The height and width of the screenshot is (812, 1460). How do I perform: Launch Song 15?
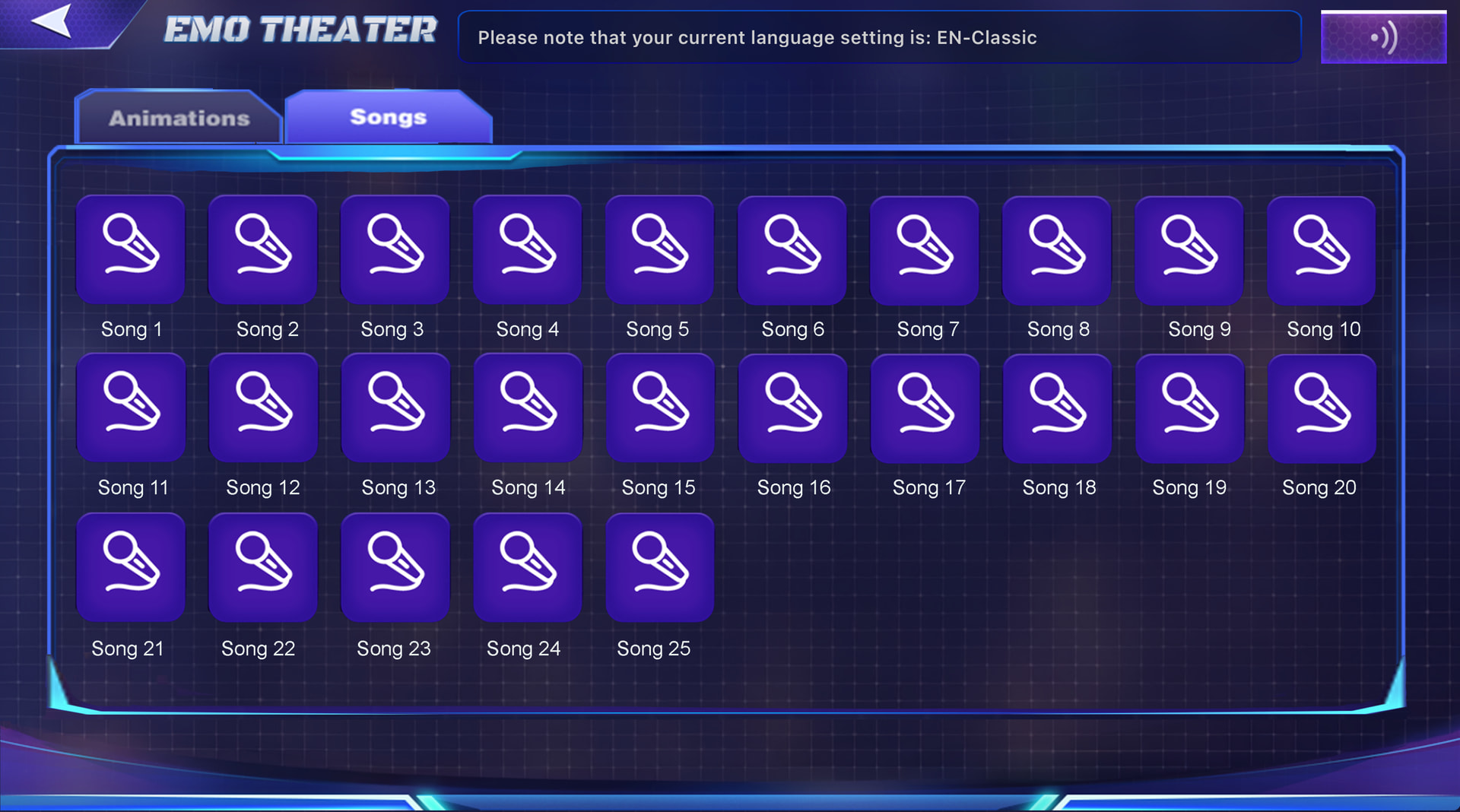[660, 408]
